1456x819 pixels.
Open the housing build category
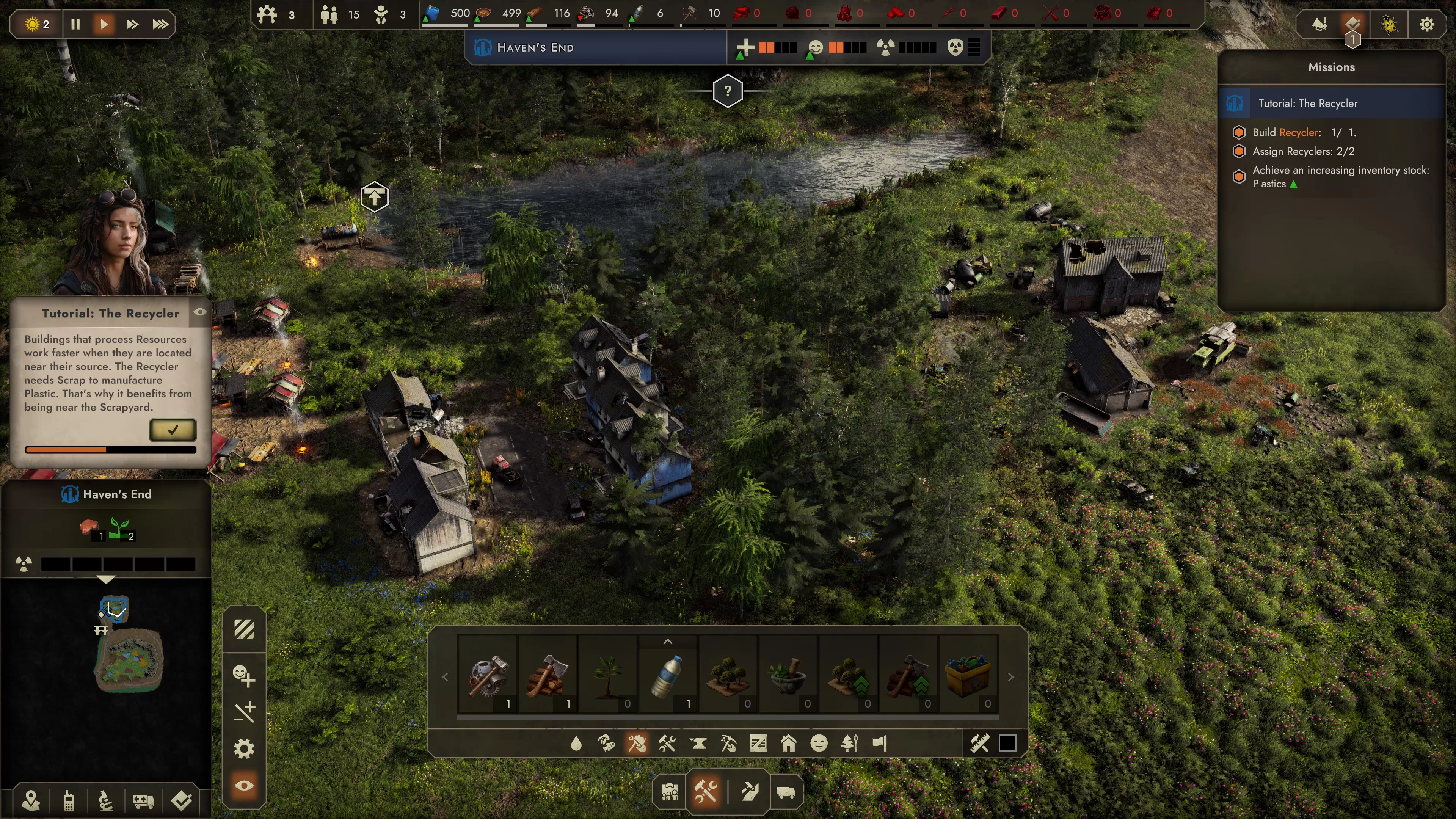(789, 743)
